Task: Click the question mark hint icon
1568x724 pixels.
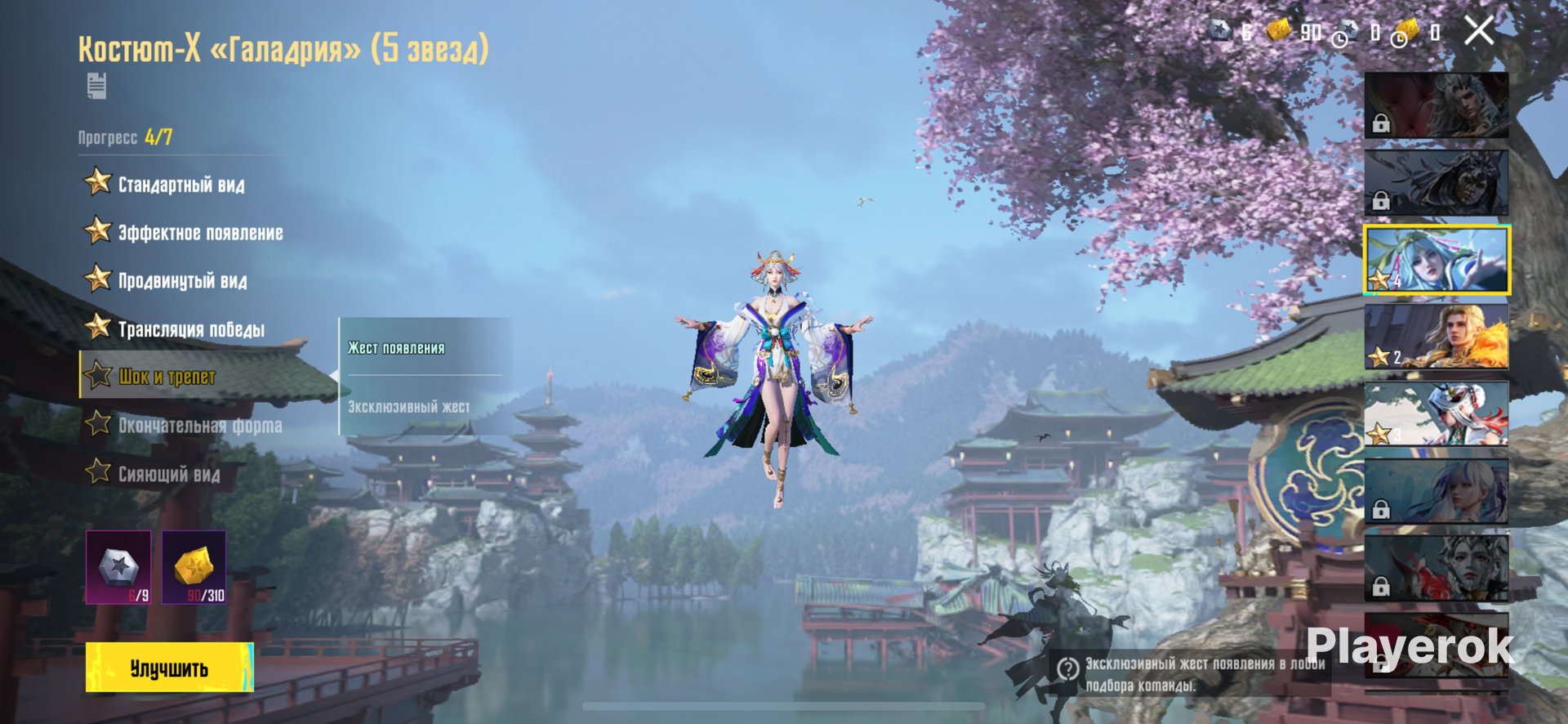Action: pos(1067,669)
